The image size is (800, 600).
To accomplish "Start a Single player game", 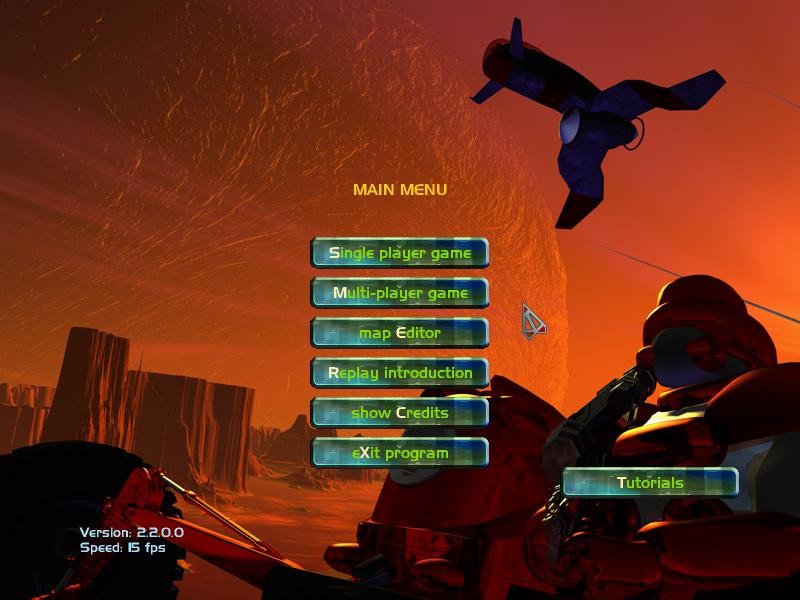I will tap(400, 253).
